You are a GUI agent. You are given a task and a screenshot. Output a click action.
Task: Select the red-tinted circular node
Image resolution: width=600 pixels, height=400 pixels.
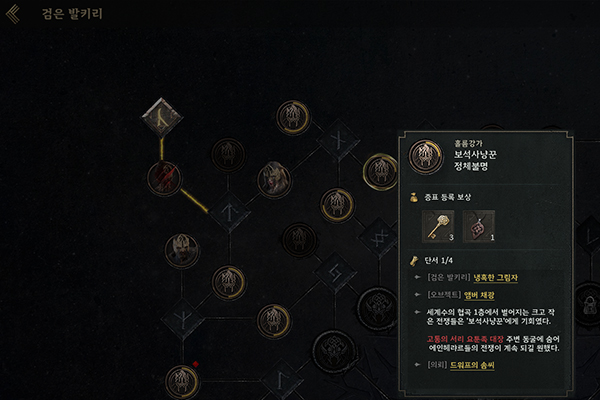coord(163,176)
